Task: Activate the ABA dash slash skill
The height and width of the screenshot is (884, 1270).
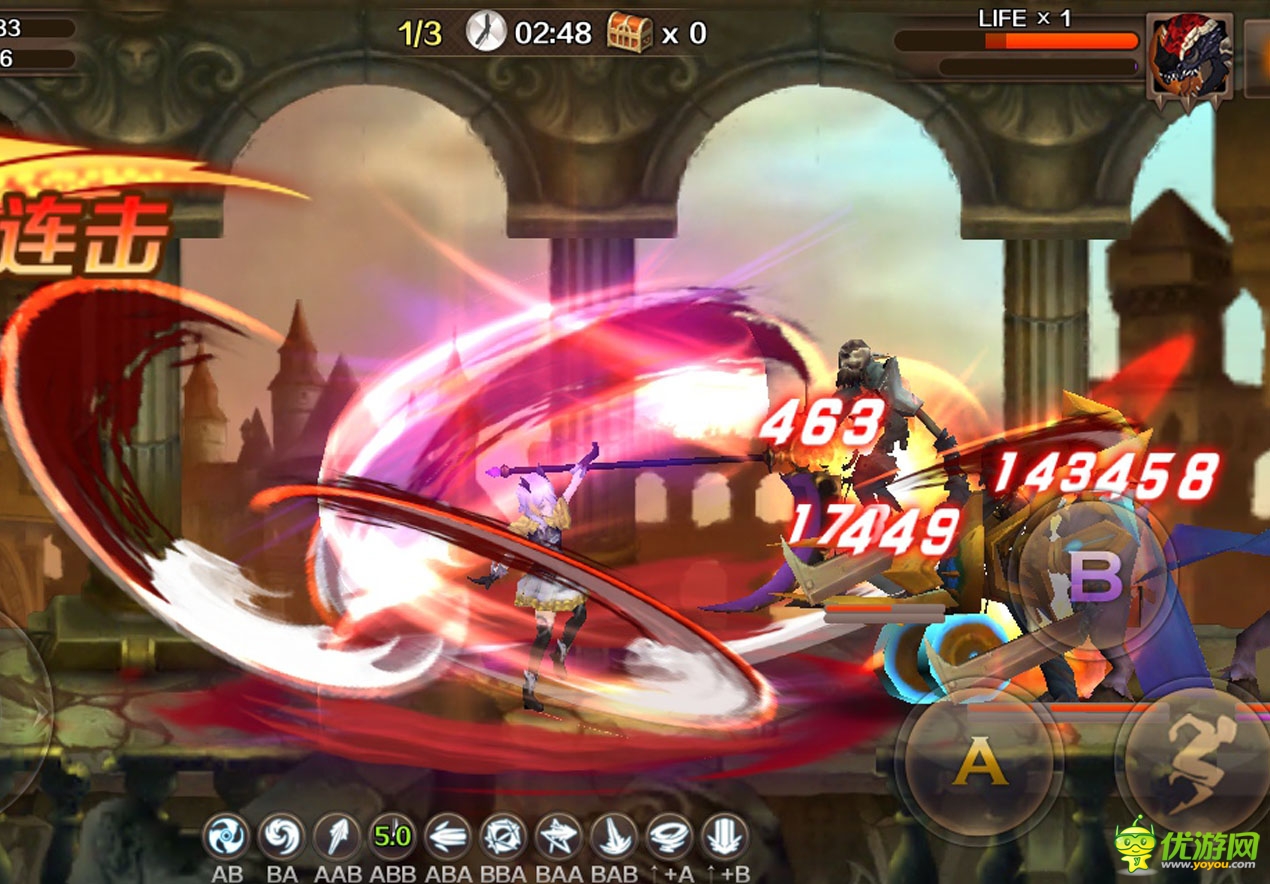Action: (448, 836)
